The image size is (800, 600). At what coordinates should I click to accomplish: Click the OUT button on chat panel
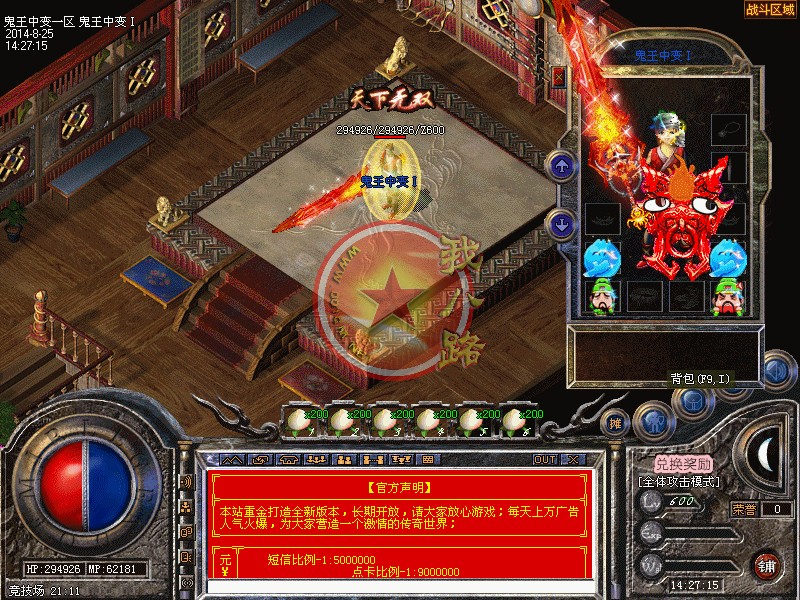pos(544,460)
